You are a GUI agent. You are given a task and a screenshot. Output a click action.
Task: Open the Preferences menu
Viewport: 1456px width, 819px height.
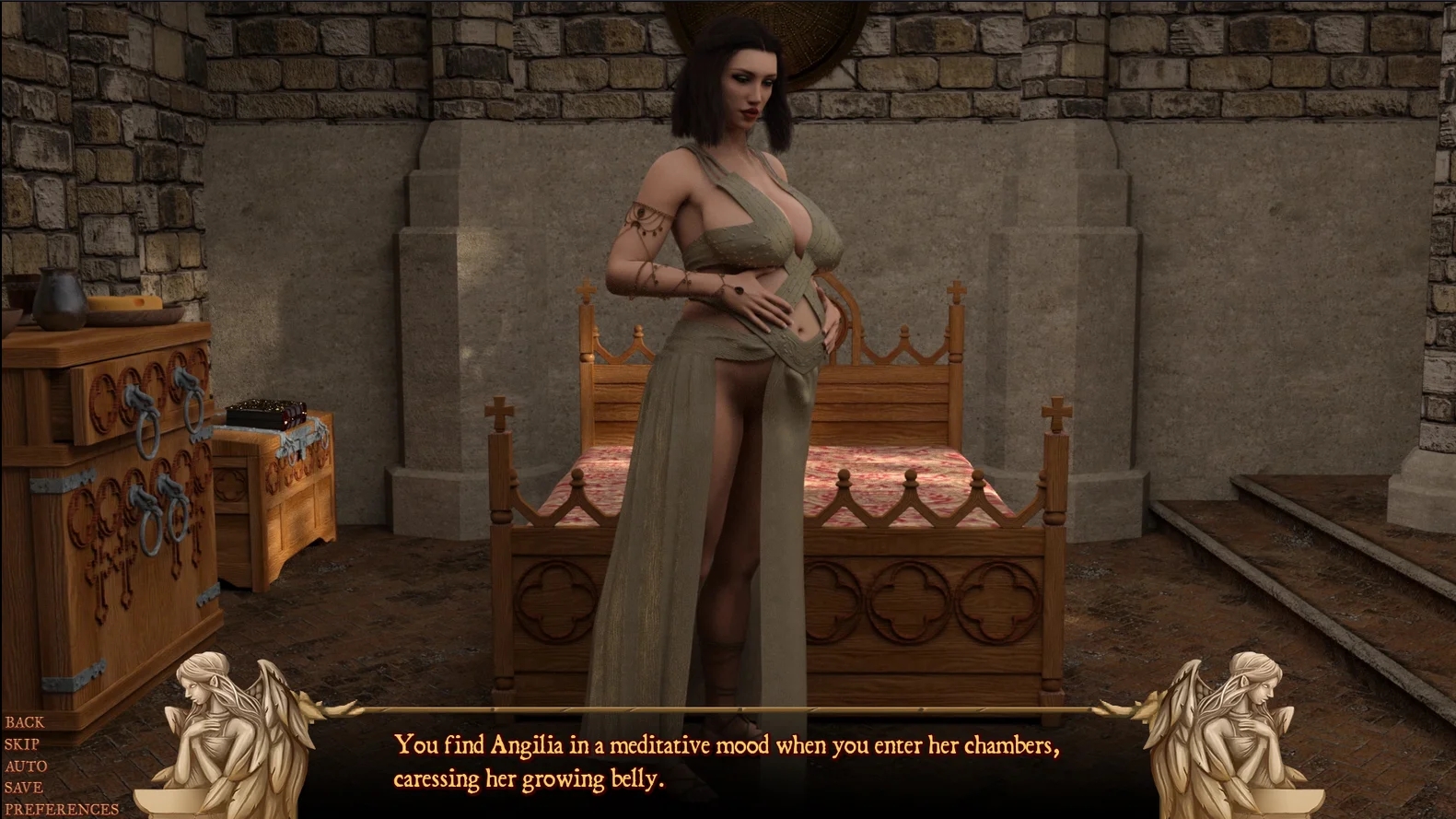pos(62,810)
